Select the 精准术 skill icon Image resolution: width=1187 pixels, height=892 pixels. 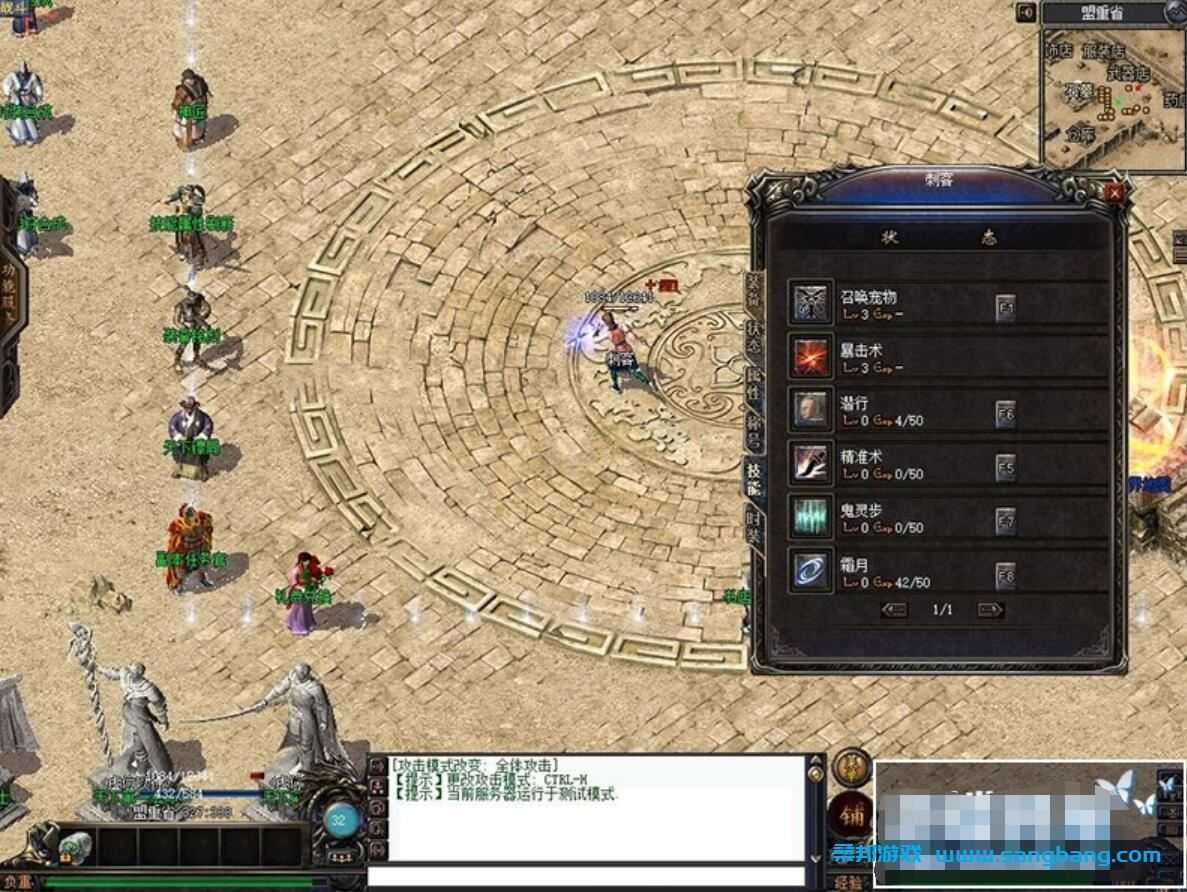coord(809,463)
